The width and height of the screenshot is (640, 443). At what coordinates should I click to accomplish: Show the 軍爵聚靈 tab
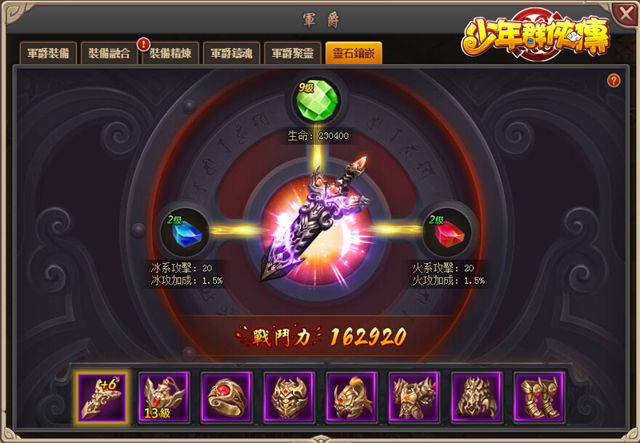[291, 54]
